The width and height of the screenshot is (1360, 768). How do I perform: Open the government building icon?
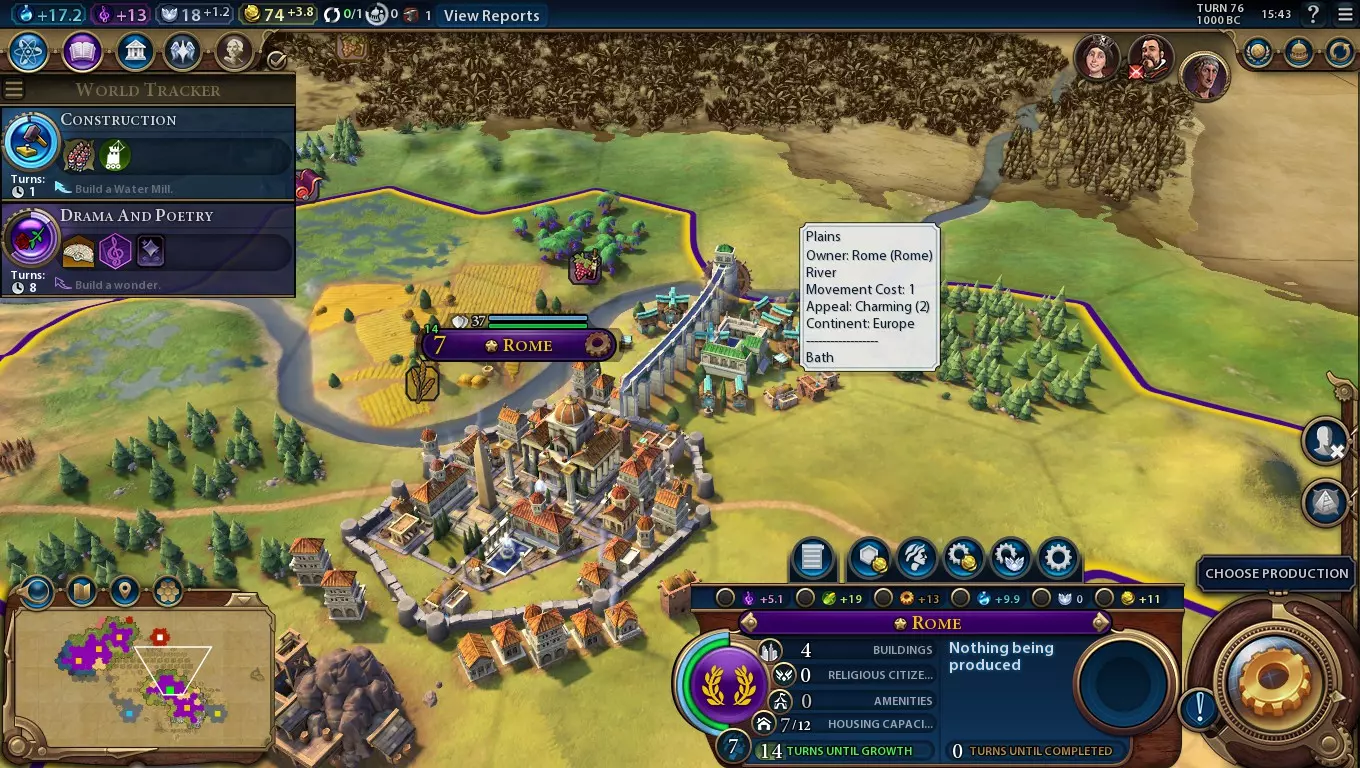click(x=134, y=51)
